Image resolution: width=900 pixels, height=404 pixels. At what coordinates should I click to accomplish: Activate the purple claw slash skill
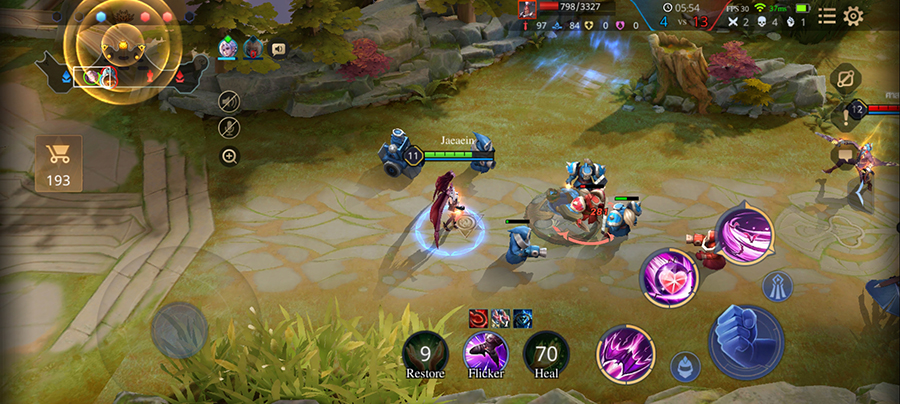coord(625,353)
